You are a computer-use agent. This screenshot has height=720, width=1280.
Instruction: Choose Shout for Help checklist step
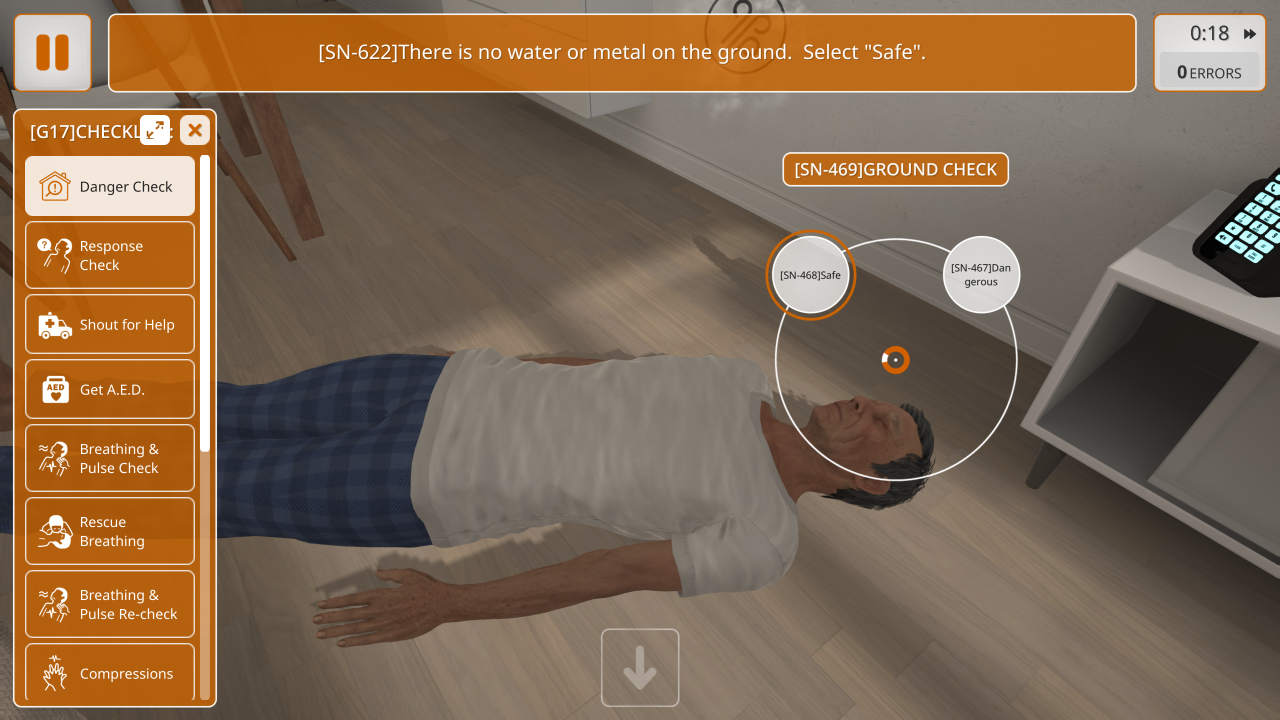point(110,324)
